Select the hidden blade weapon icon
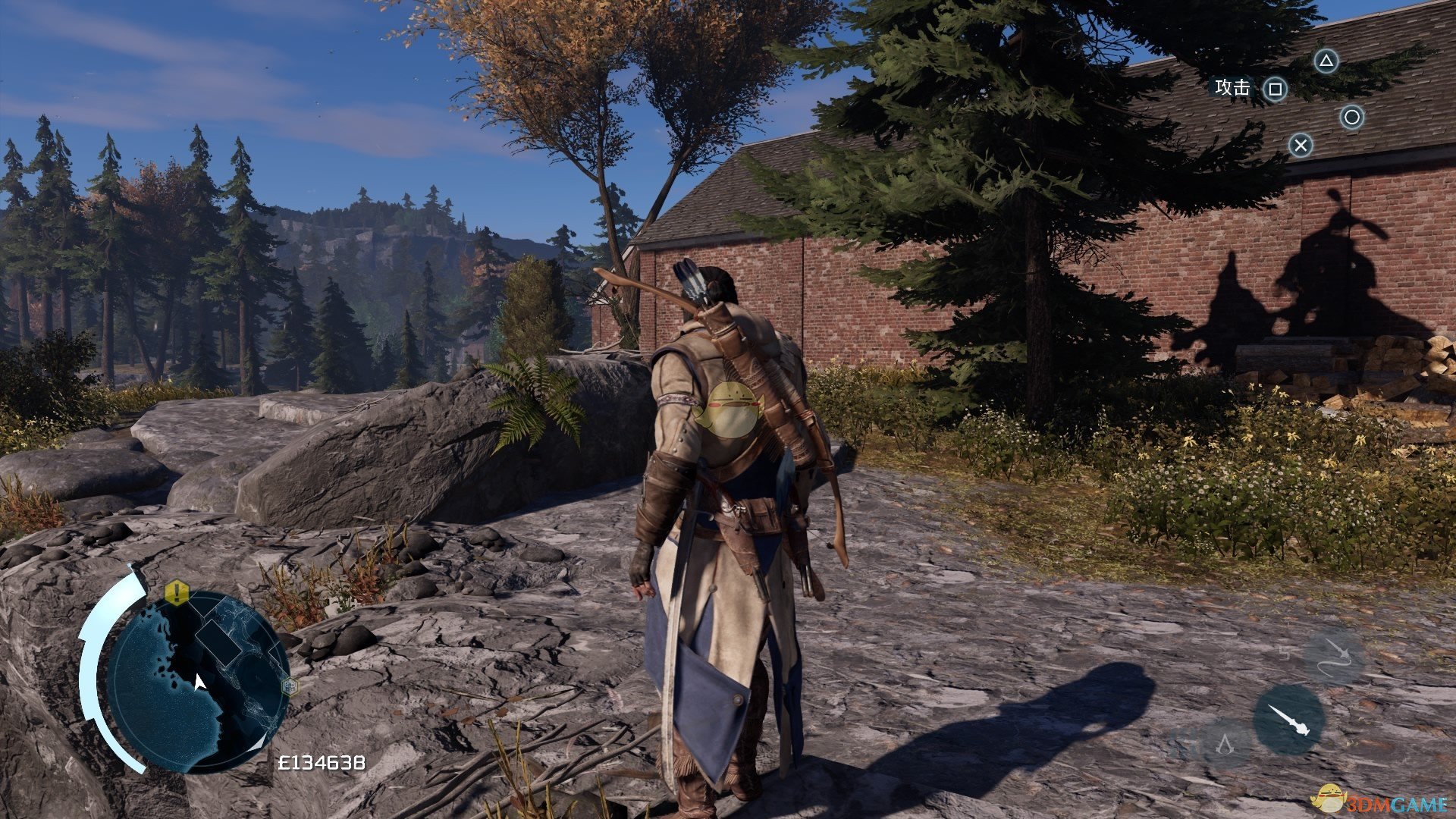 click(1288, 720)
